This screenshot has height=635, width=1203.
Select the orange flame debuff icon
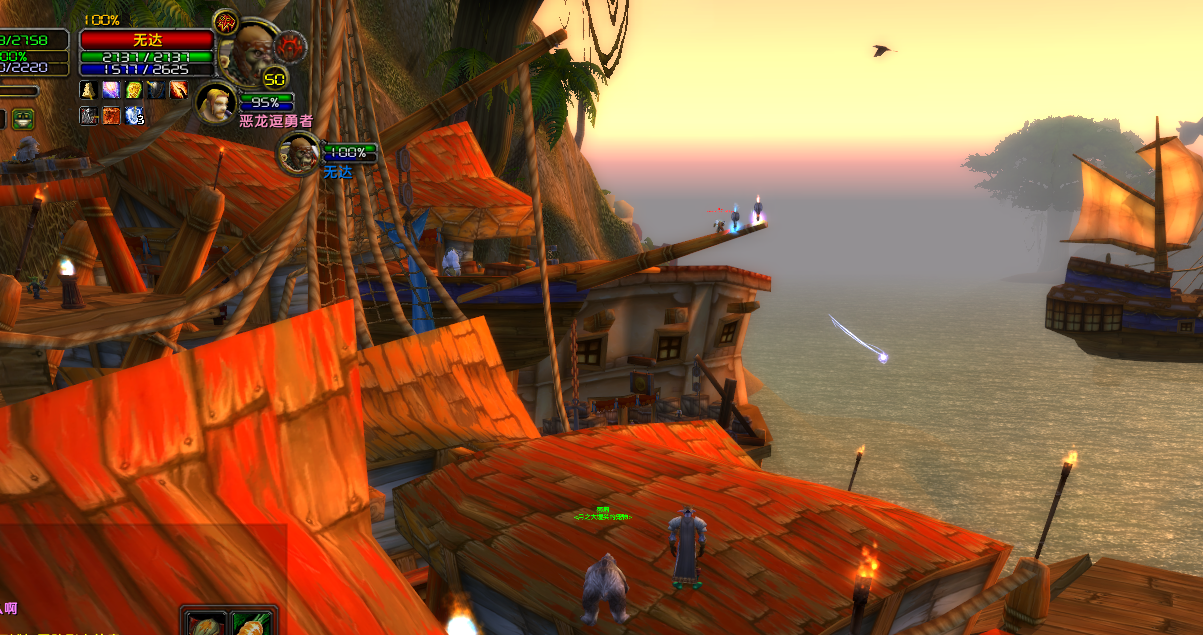coord(111,116)
